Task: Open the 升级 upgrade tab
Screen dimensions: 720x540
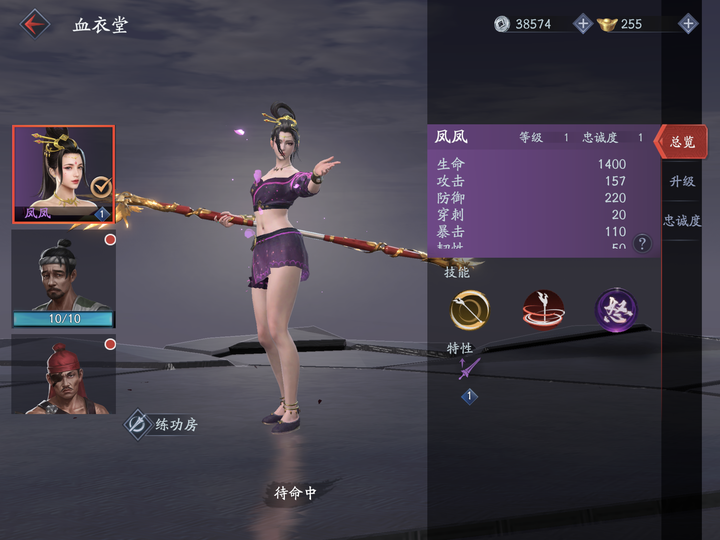Action: (x=683, y=181)
